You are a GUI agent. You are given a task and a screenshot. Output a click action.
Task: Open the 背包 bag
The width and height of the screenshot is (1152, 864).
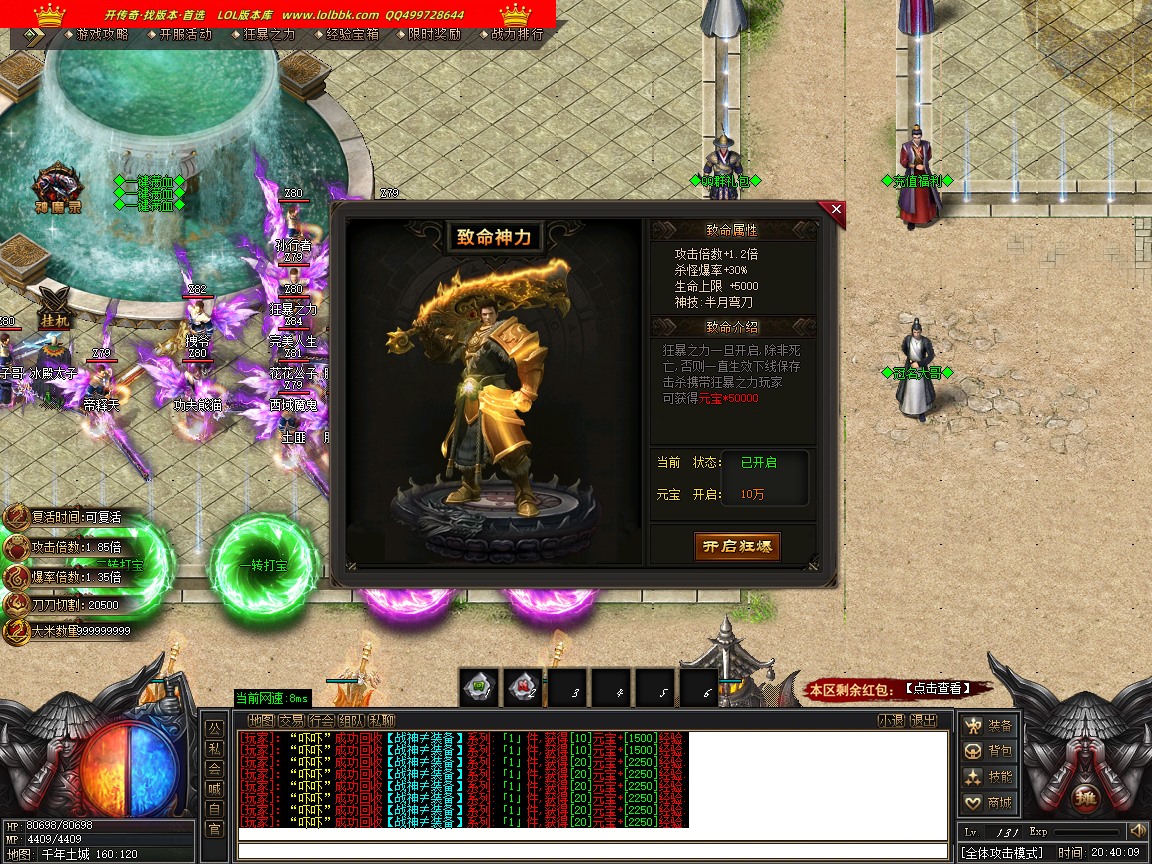click(x=988, y=751)
